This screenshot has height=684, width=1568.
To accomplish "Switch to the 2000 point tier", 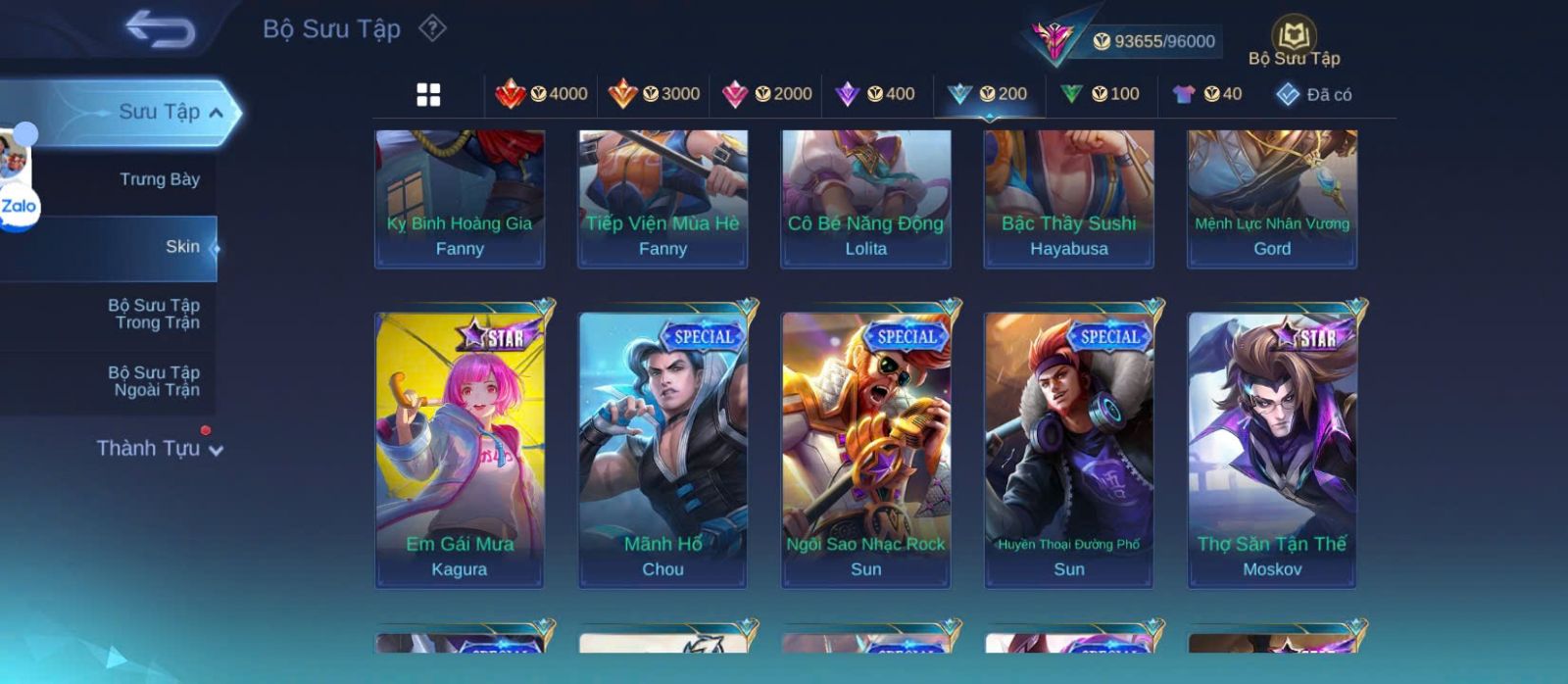I will [x=767, y=94].
